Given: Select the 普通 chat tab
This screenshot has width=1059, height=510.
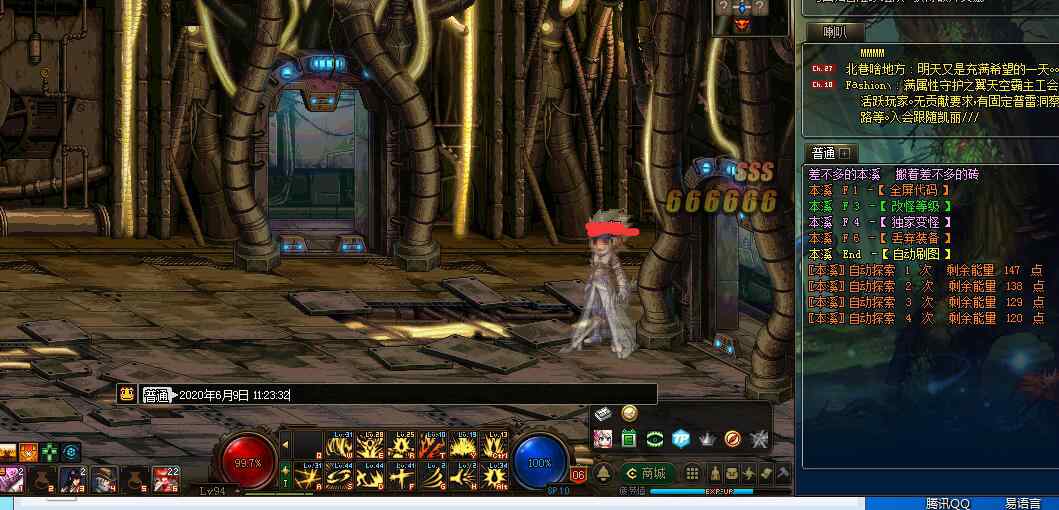Looking at the screenshot, I should tap(824, 153).
